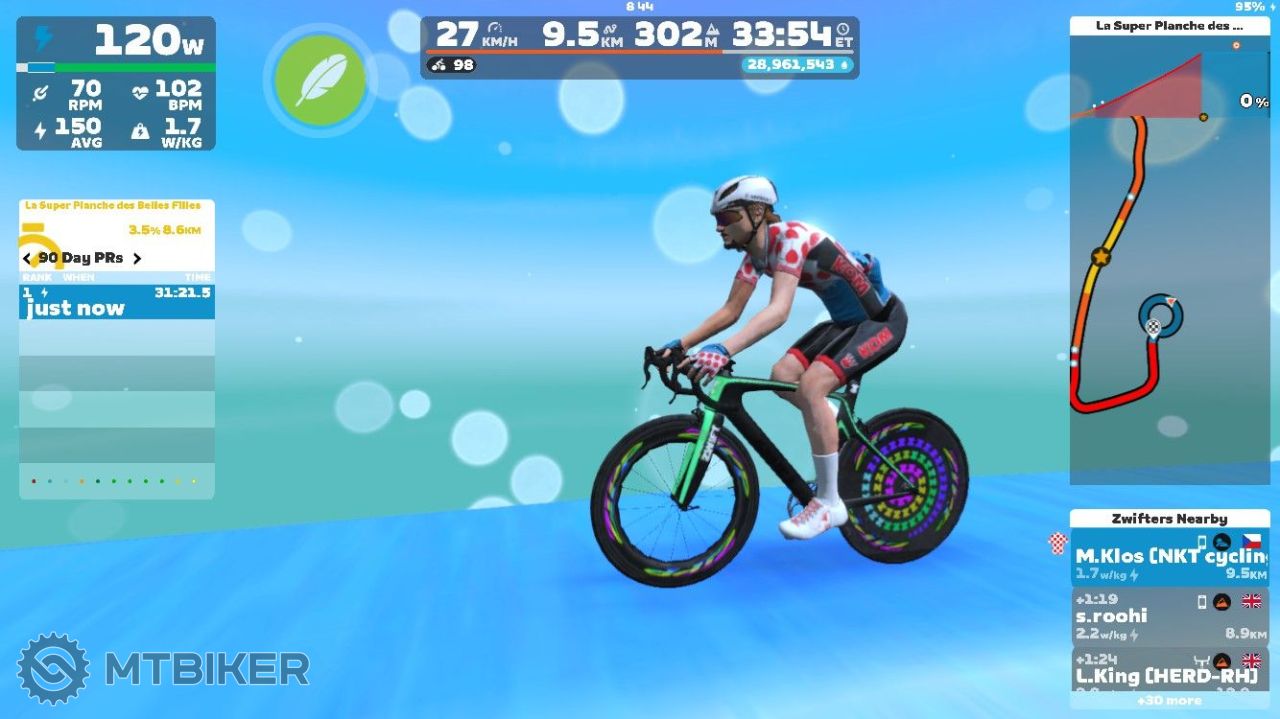
Task: Select M.Klos in Zwifters Nearby
Action: pos(1169,559)
